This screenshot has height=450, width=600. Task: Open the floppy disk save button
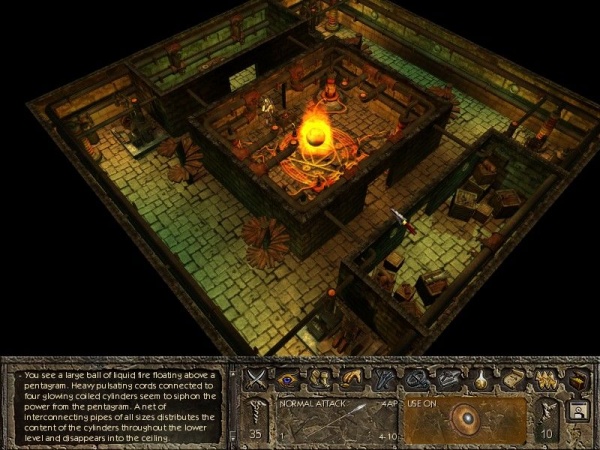point(577,411)
